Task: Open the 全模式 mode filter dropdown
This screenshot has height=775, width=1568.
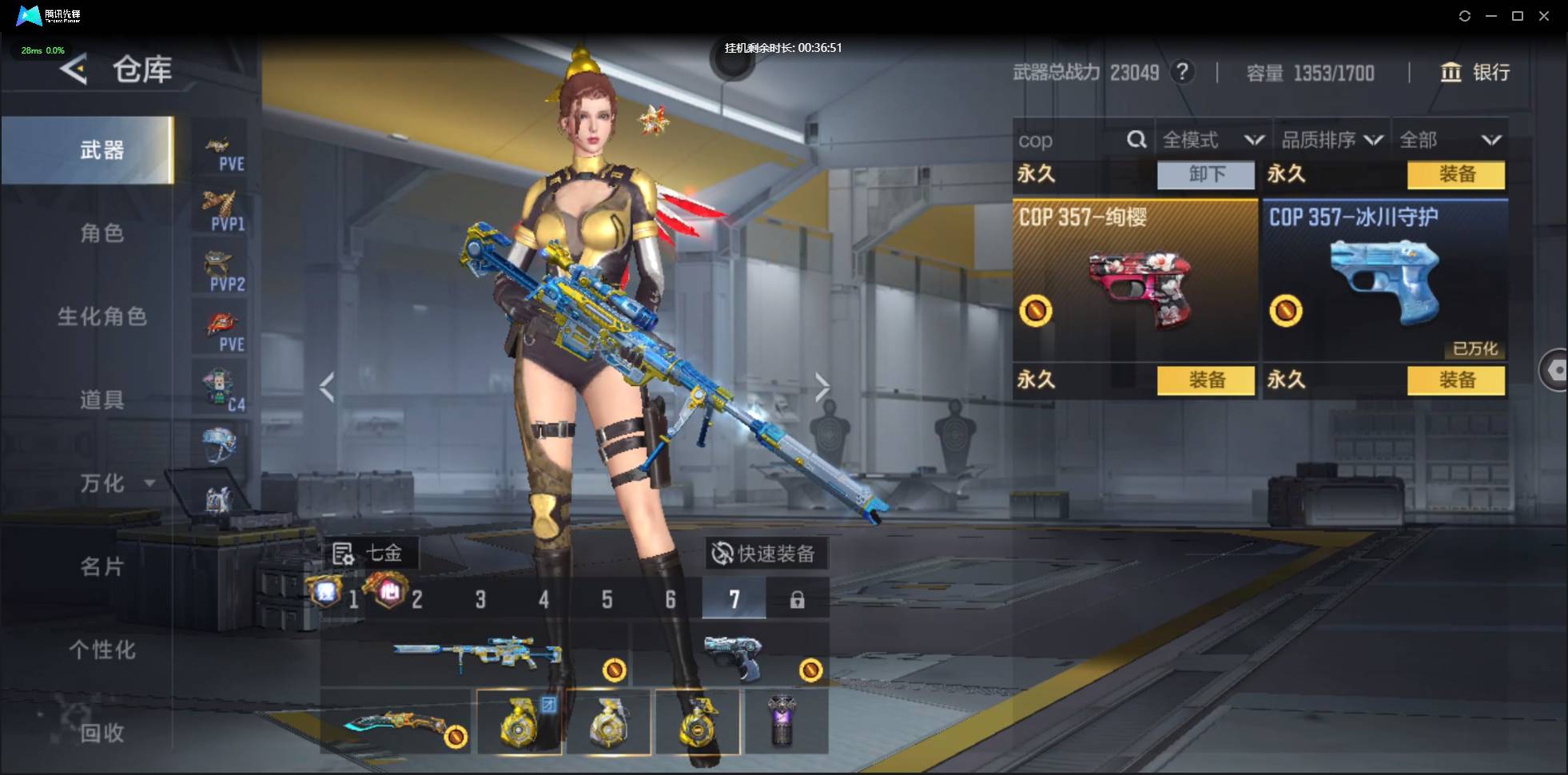Action: coord(1212,141)
